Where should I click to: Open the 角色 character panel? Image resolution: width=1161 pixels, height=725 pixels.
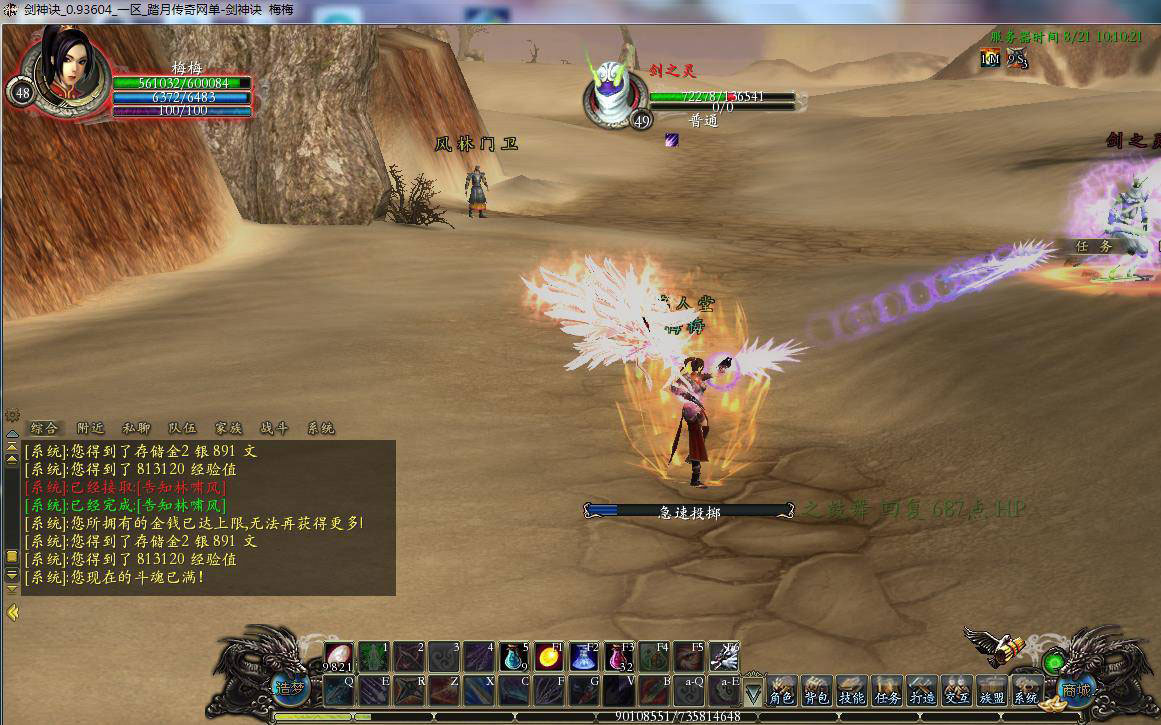[782, 691]
